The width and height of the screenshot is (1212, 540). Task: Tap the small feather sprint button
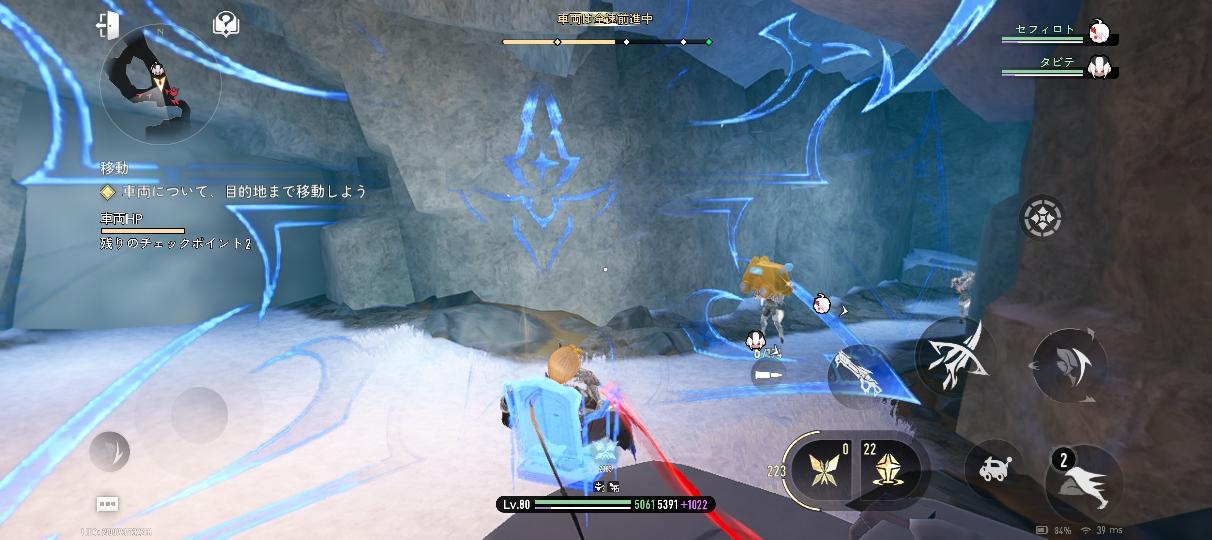click(109, 451)
